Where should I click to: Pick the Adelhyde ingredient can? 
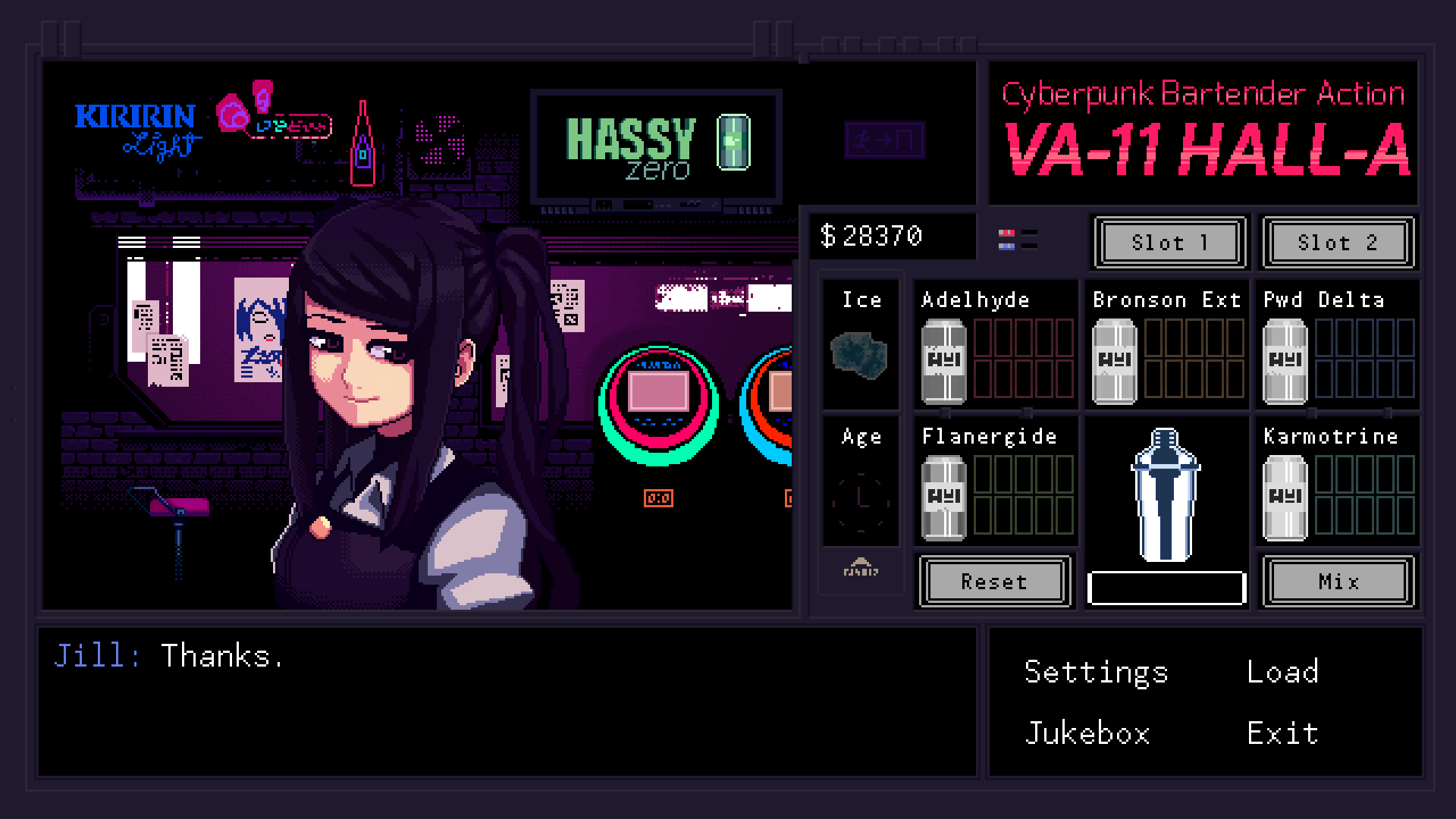click(x=943, y=361)
